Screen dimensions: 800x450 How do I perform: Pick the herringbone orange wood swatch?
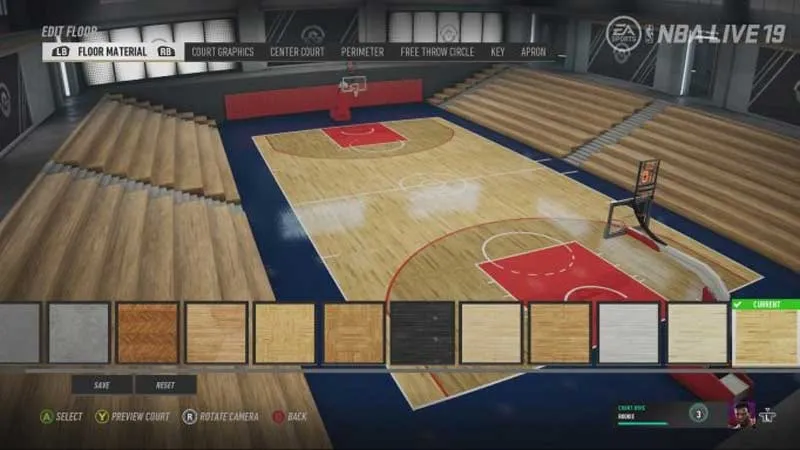147,333
